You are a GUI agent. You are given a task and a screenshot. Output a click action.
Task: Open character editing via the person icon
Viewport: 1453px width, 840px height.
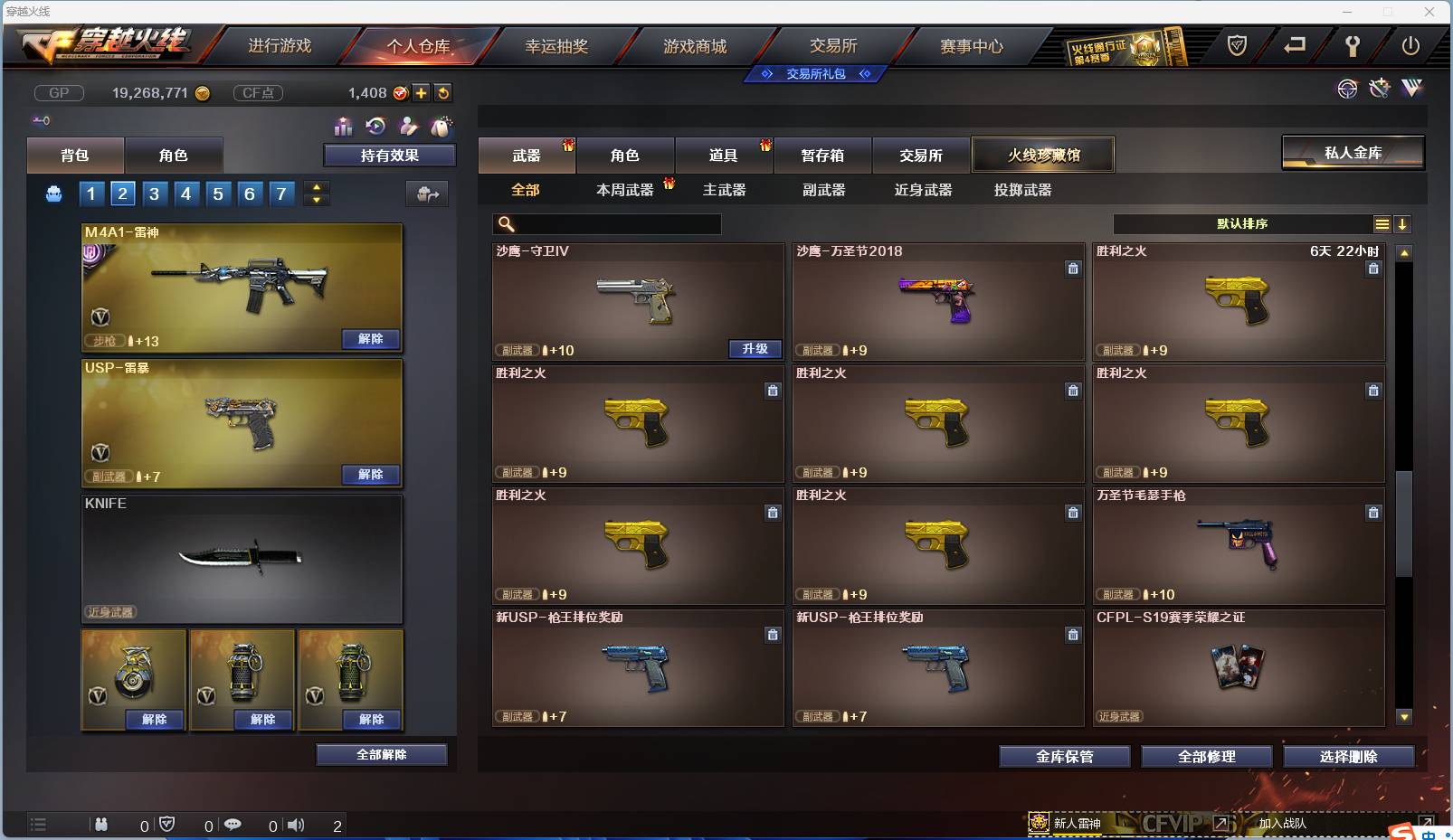[409, 127]
